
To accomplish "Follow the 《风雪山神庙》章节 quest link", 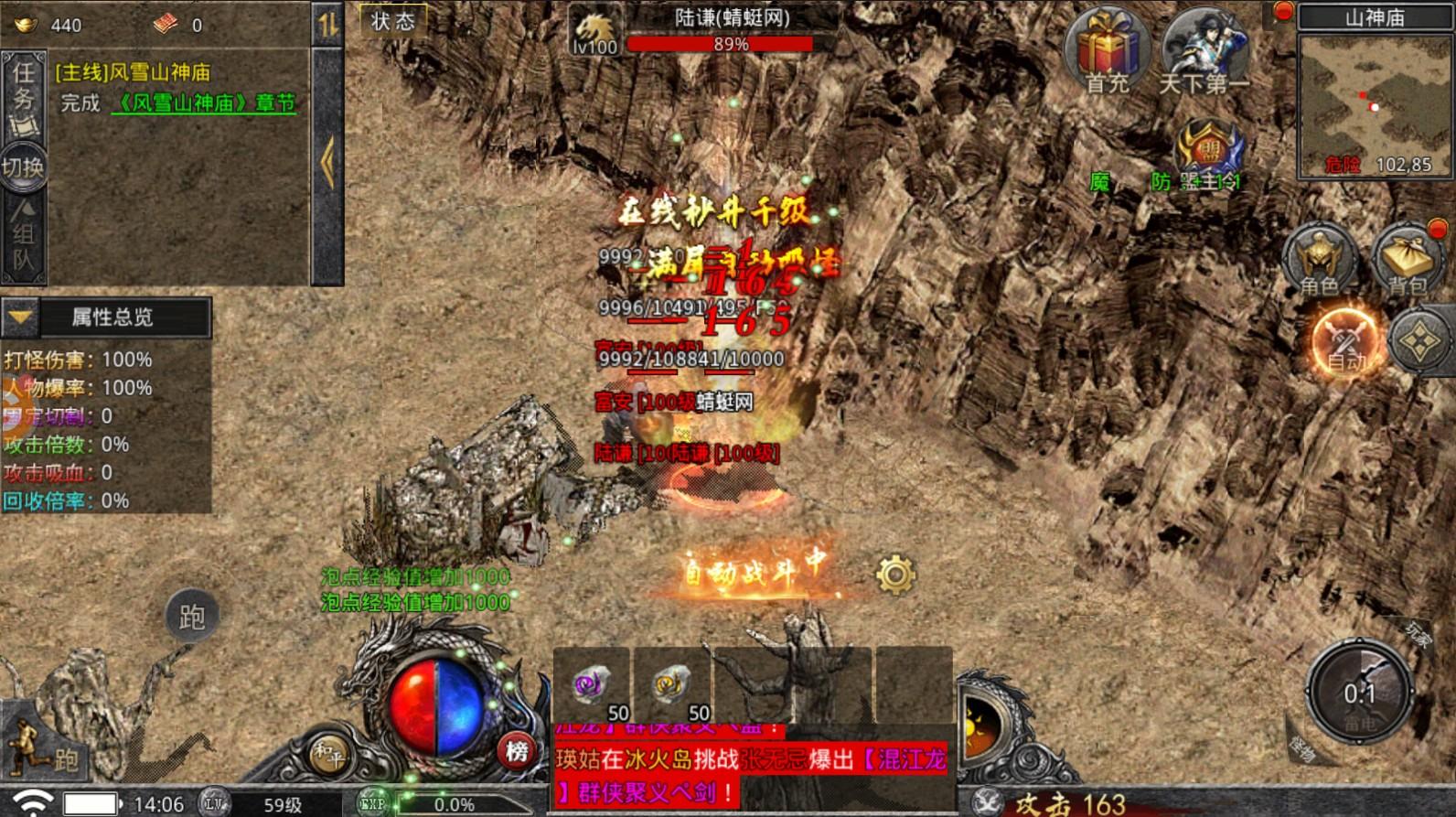I will pos(203,102).
